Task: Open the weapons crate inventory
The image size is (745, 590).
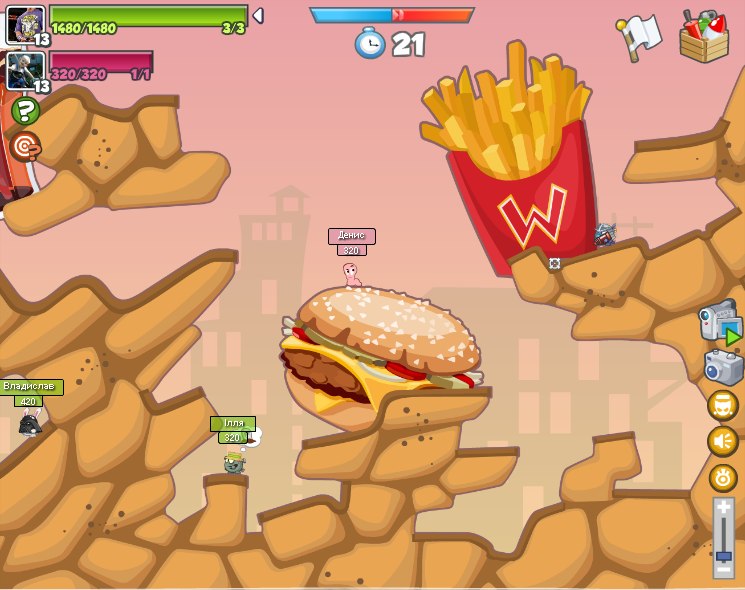Action: click(x=704, y=36)
